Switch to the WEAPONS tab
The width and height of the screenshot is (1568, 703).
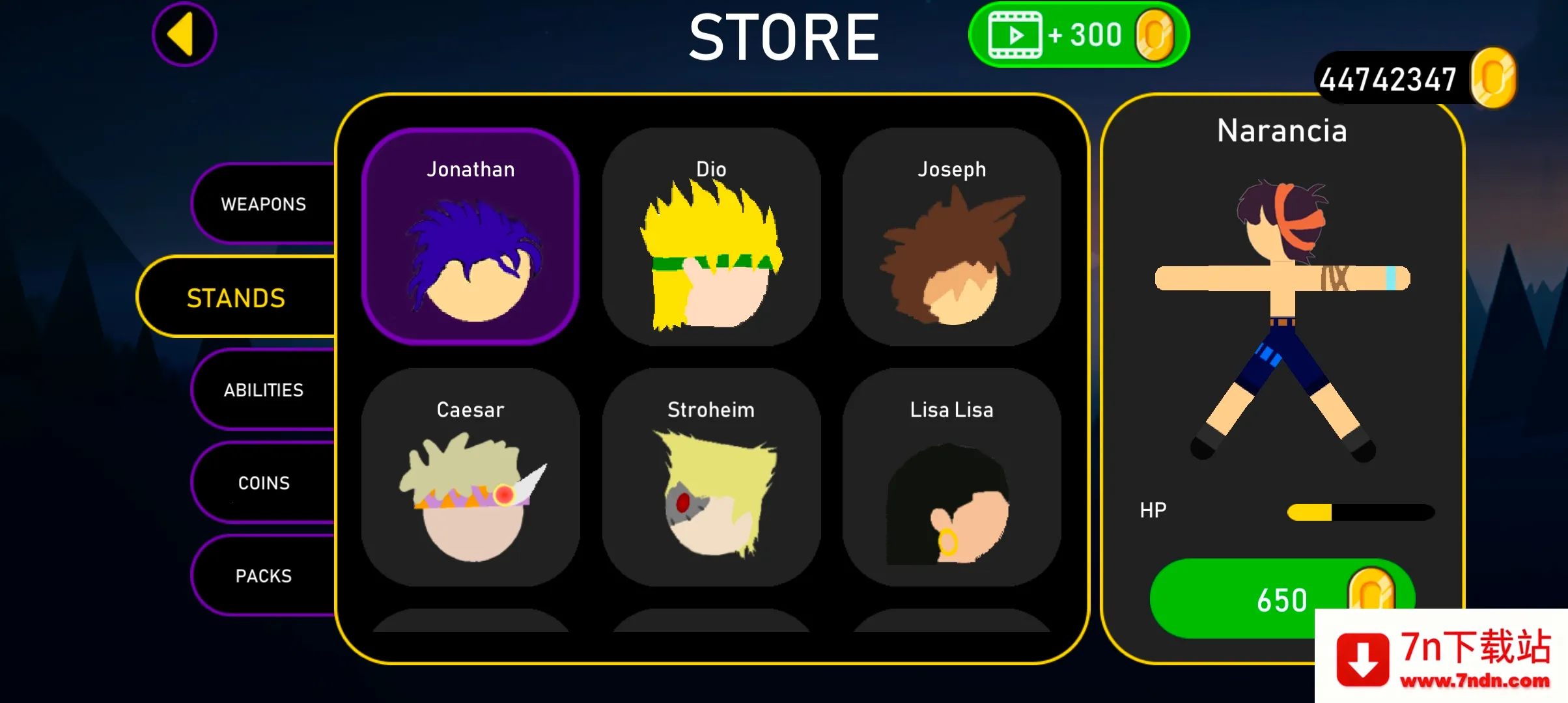tap(263, 204)
